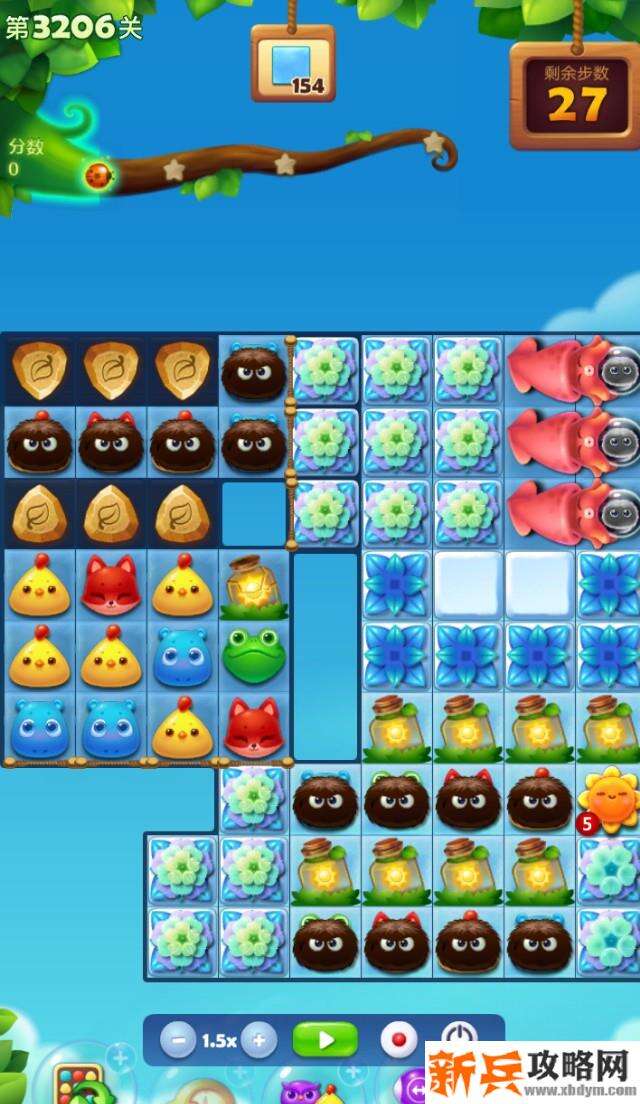Increase playback speed with the plus button
The height and width of the screenshot is (1104, 640).
tap(258, 1040)
